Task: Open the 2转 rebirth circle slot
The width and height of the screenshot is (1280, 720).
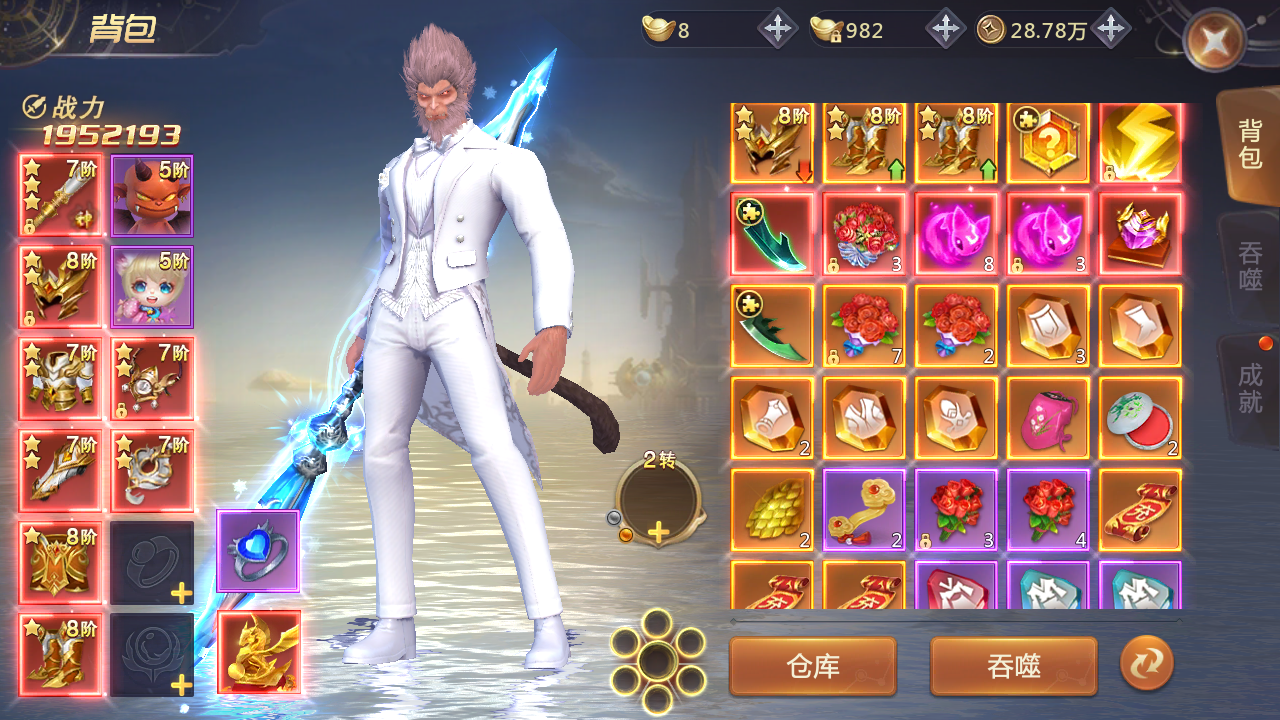Action: [657, 503]
